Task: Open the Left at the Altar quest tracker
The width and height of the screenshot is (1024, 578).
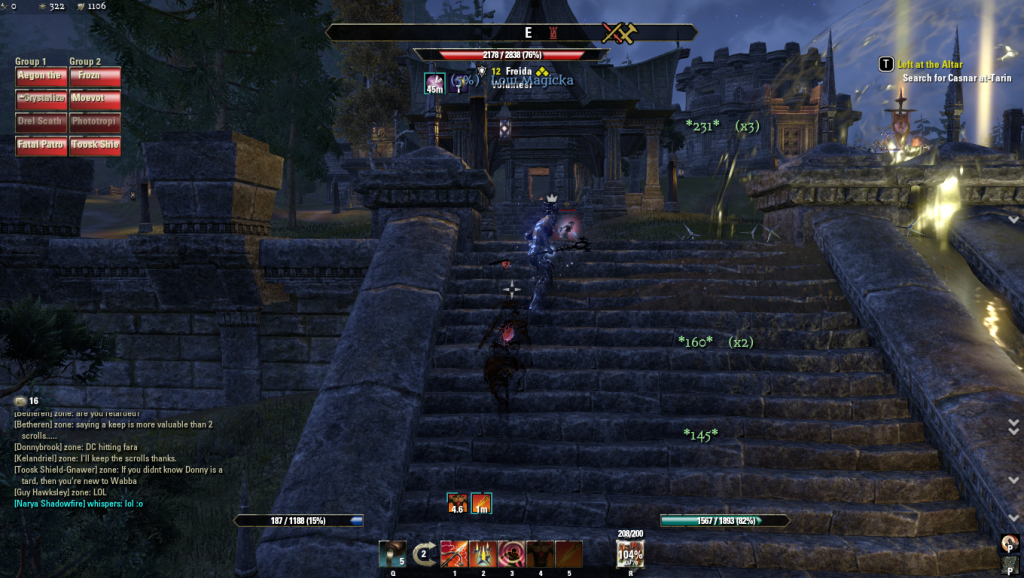Action: (x=930, y=64)
